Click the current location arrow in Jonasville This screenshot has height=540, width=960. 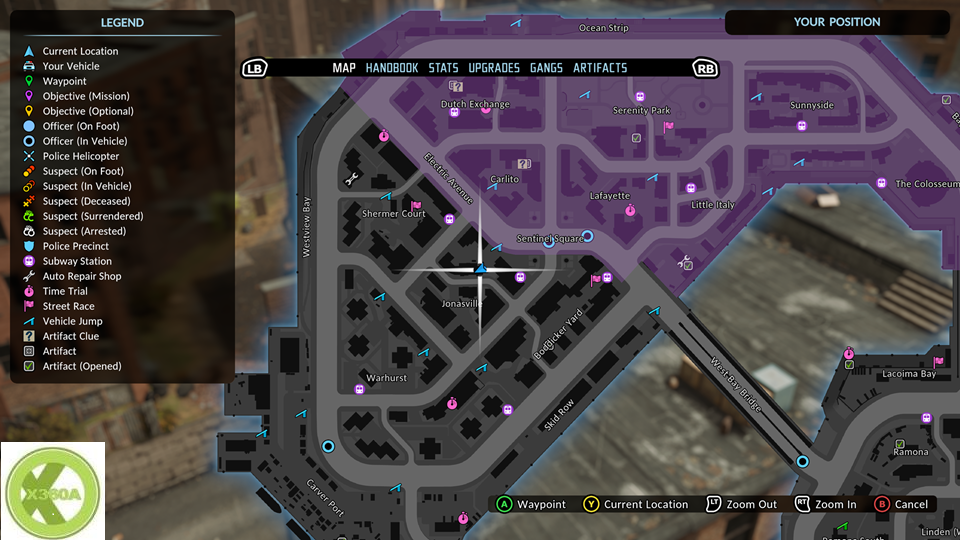[x=480, y=268]
